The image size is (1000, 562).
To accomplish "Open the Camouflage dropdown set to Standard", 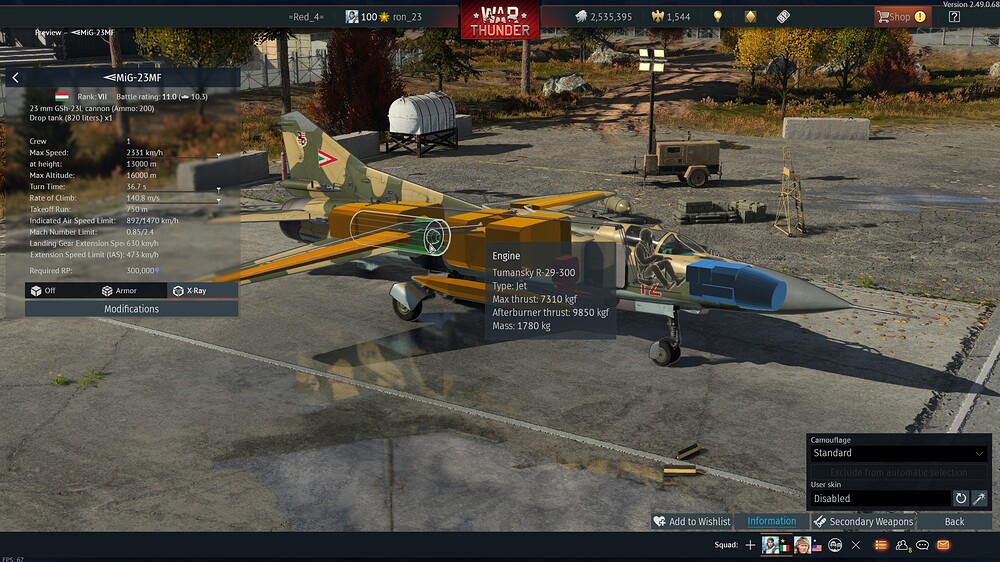I will pyautogui.click(x=898, y=453).
